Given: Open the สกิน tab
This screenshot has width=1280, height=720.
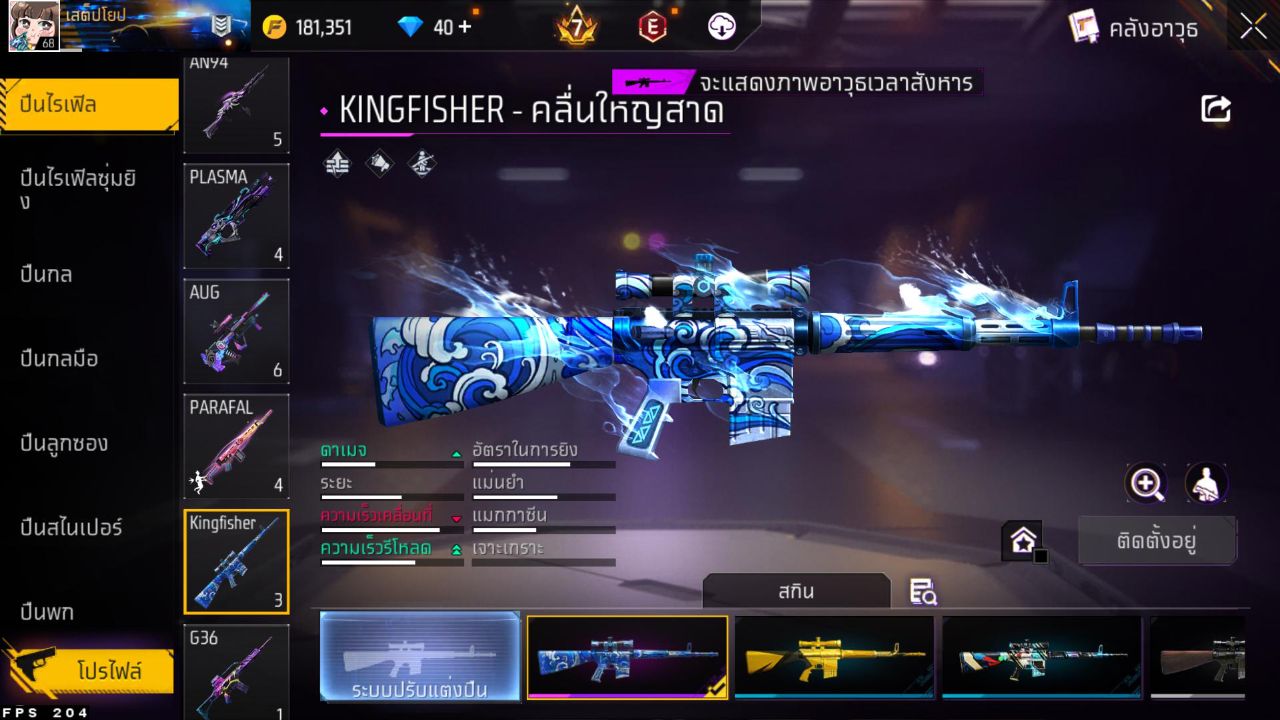Looking at the screenshot, I should click(797, 591).
